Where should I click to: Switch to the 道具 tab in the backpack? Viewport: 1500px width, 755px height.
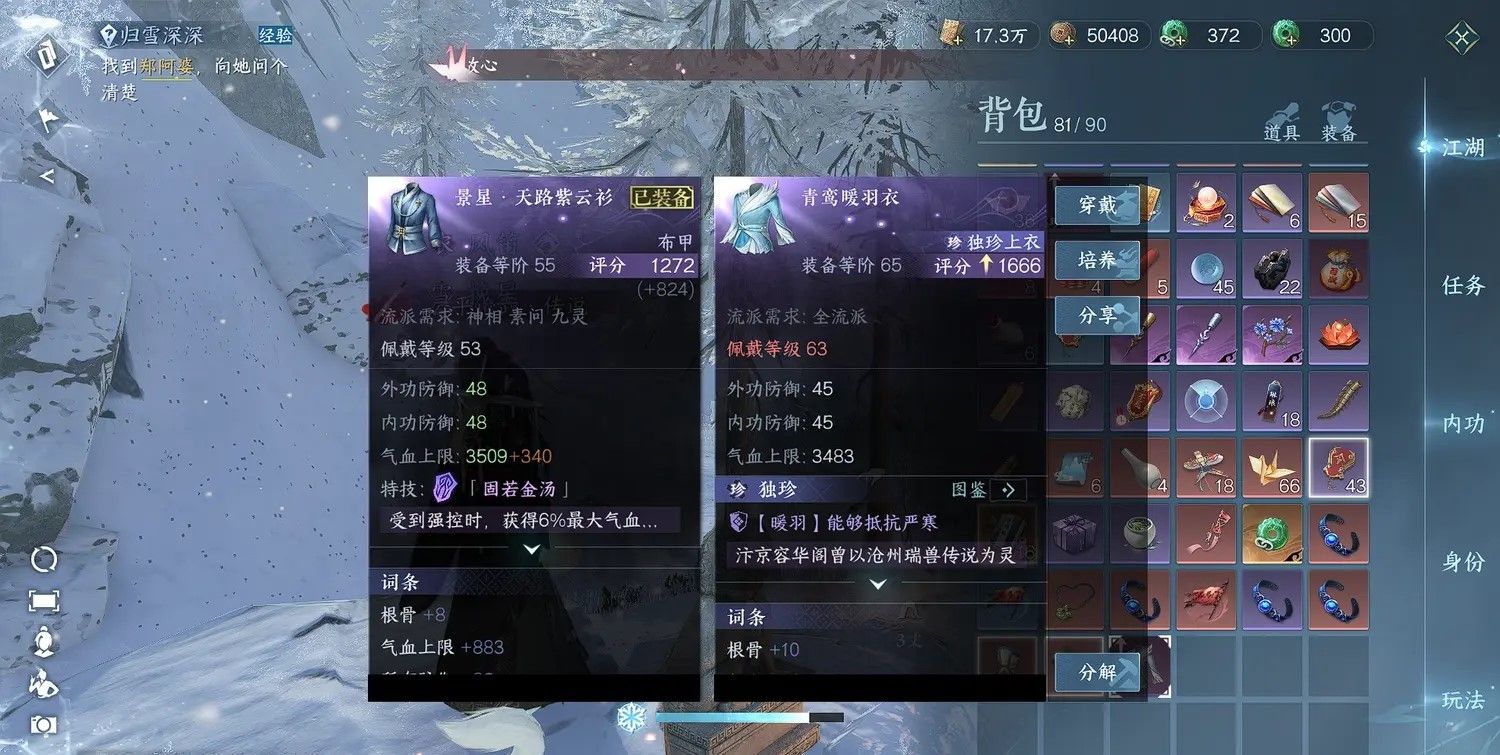click(x=1281, y=130)
